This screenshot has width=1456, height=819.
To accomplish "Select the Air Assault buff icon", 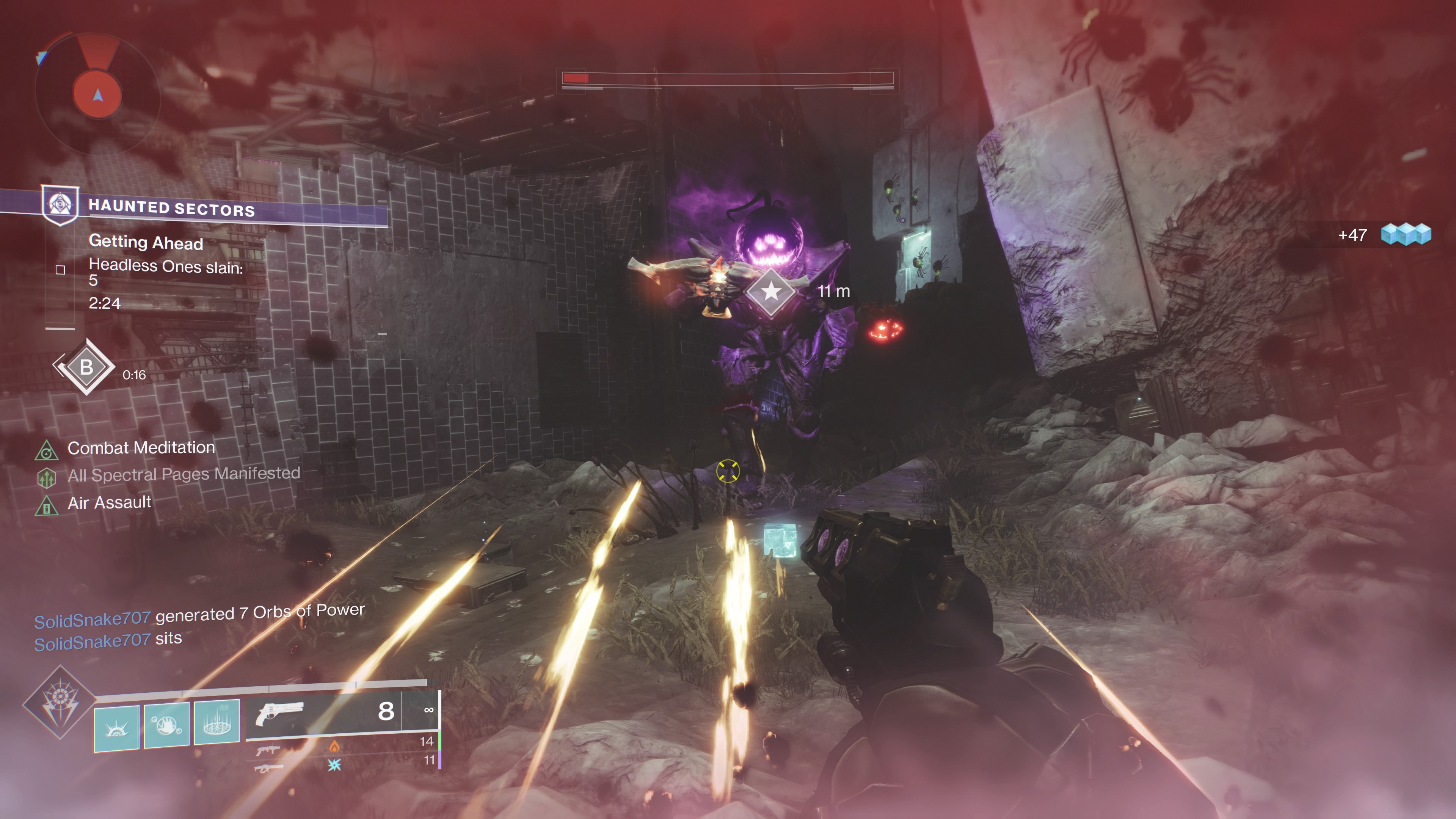I will click(x=47, y=505).
